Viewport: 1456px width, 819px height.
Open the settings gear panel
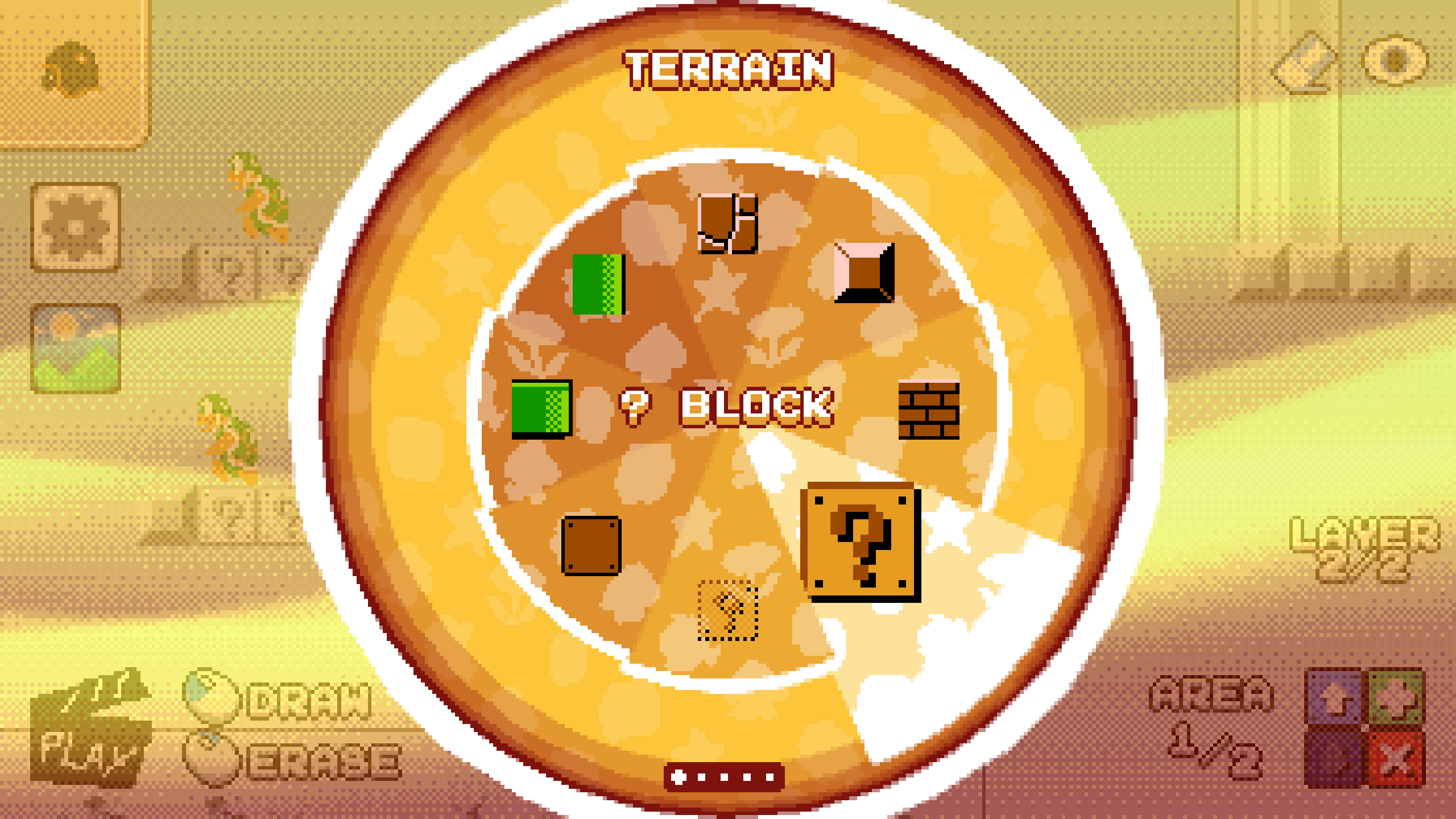[74, 227]
